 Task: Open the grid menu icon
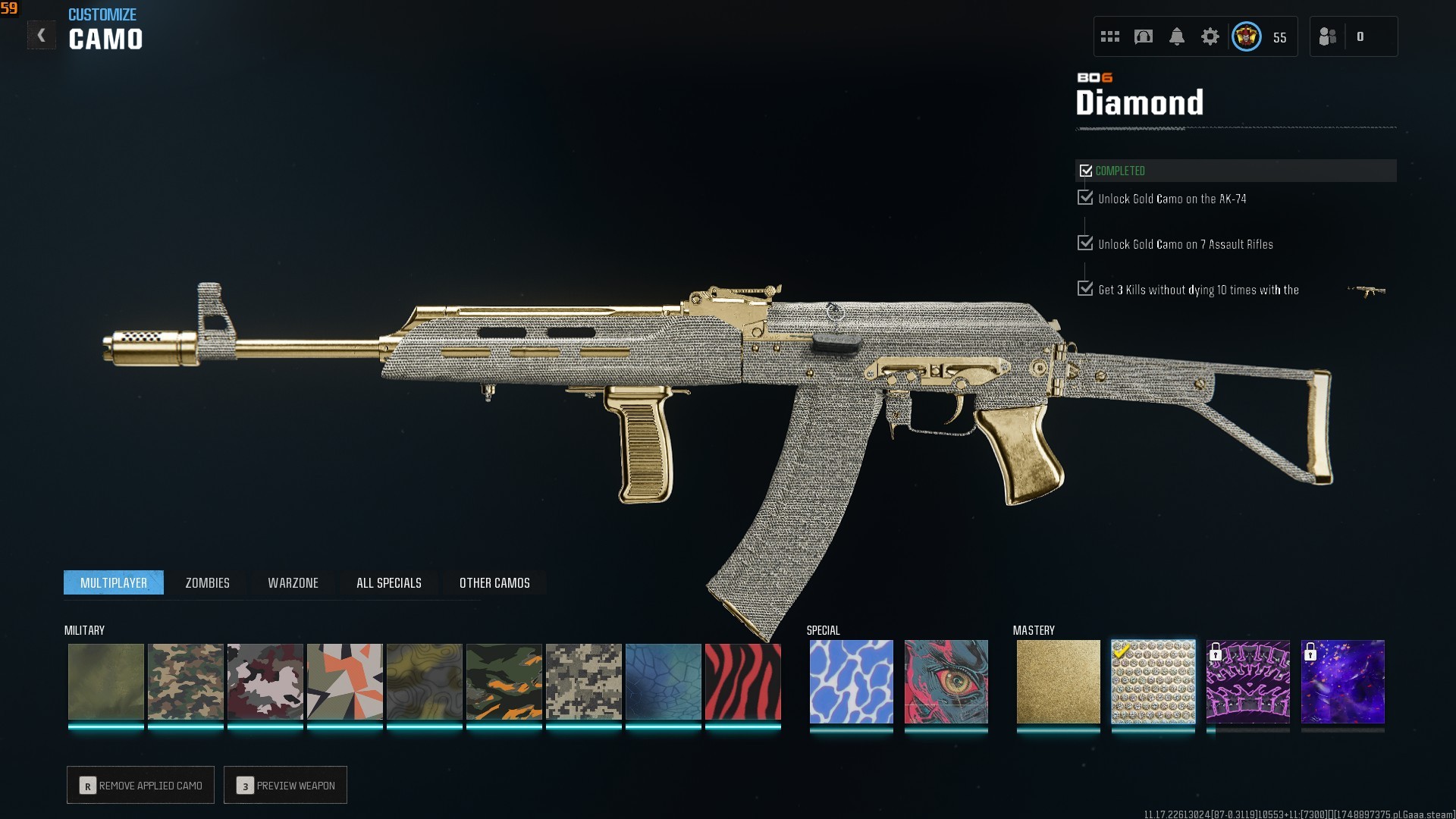point(1109,36)
